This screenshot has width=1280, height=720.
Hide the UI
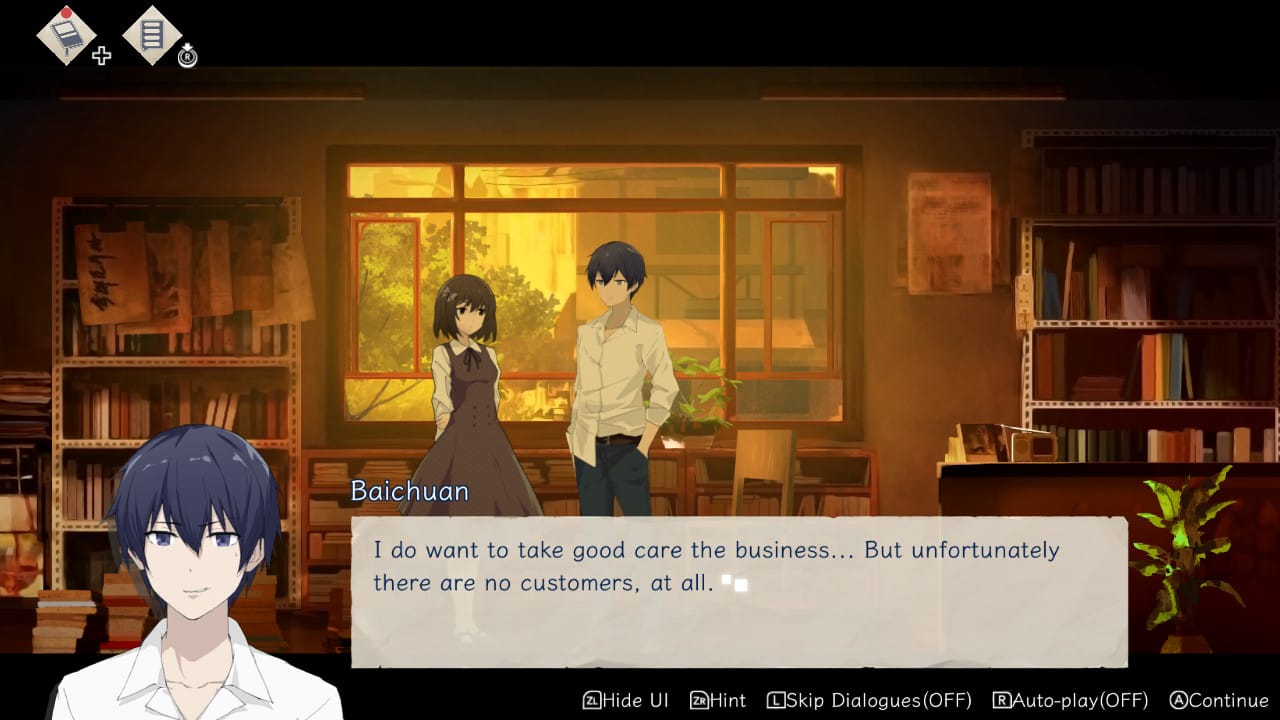626,700
